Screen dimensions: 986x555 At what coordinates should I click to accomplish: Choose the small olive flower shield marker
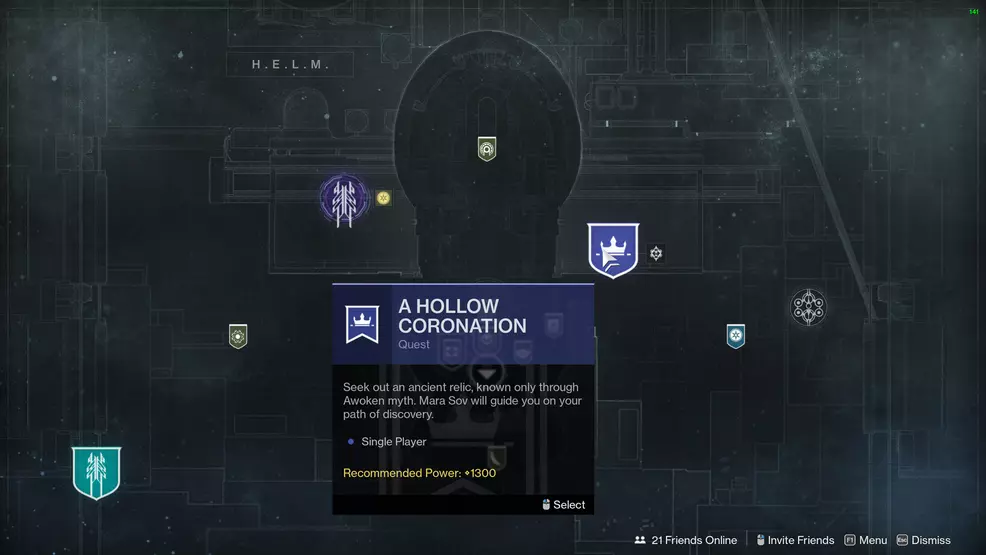(238, 336)
